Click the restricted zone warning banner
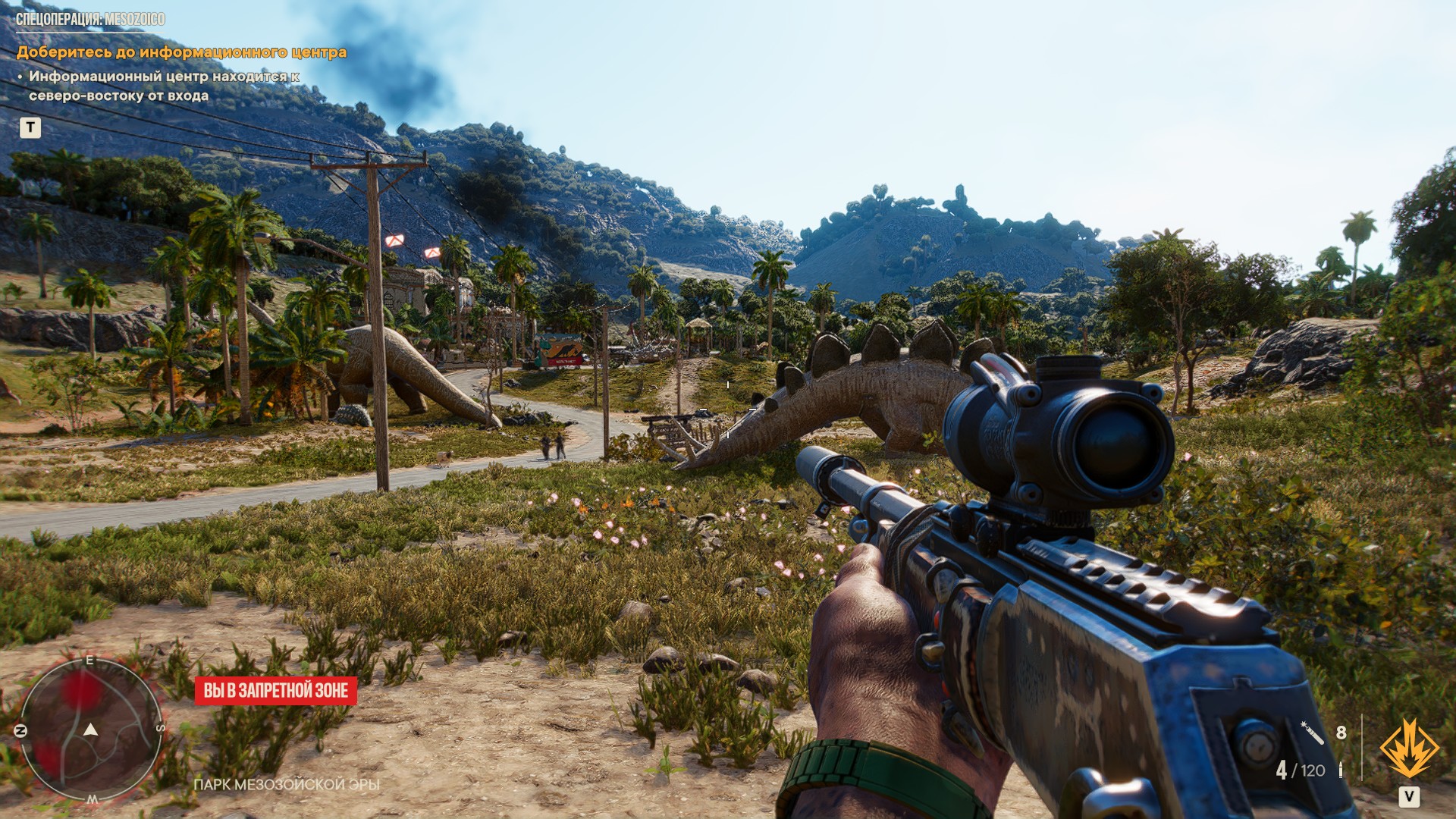 pyautogui.click(x=276, y=691)
